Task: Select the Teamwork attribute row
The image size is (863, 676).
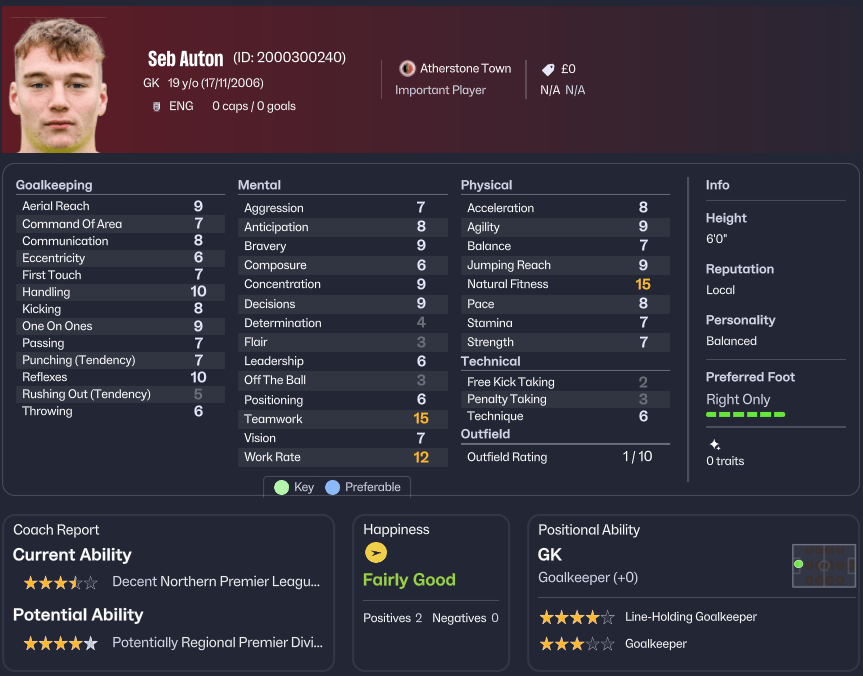Action: tap(336, 419)
